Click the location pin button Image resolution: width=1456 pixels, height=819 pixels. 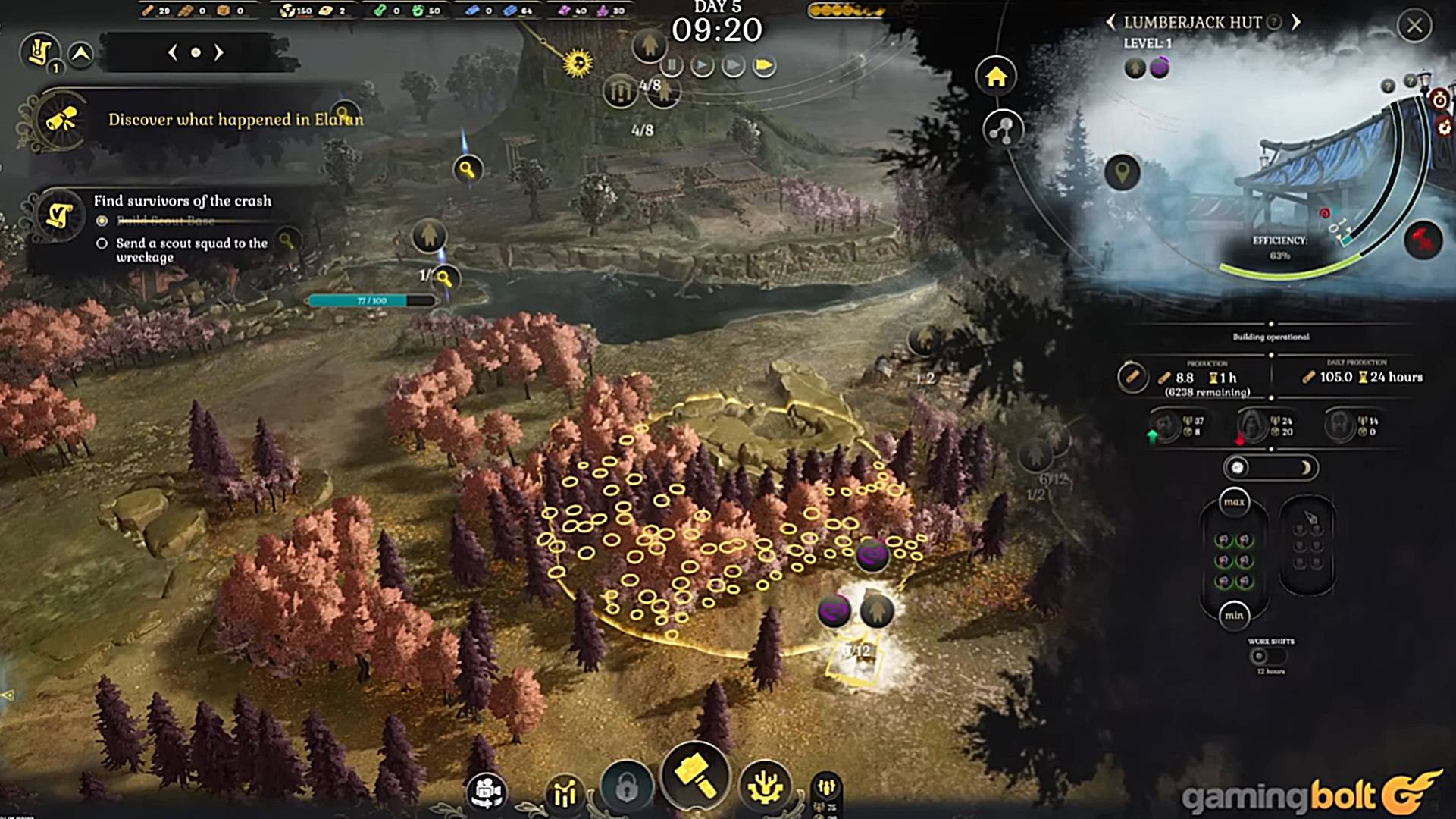(1123, 172)
